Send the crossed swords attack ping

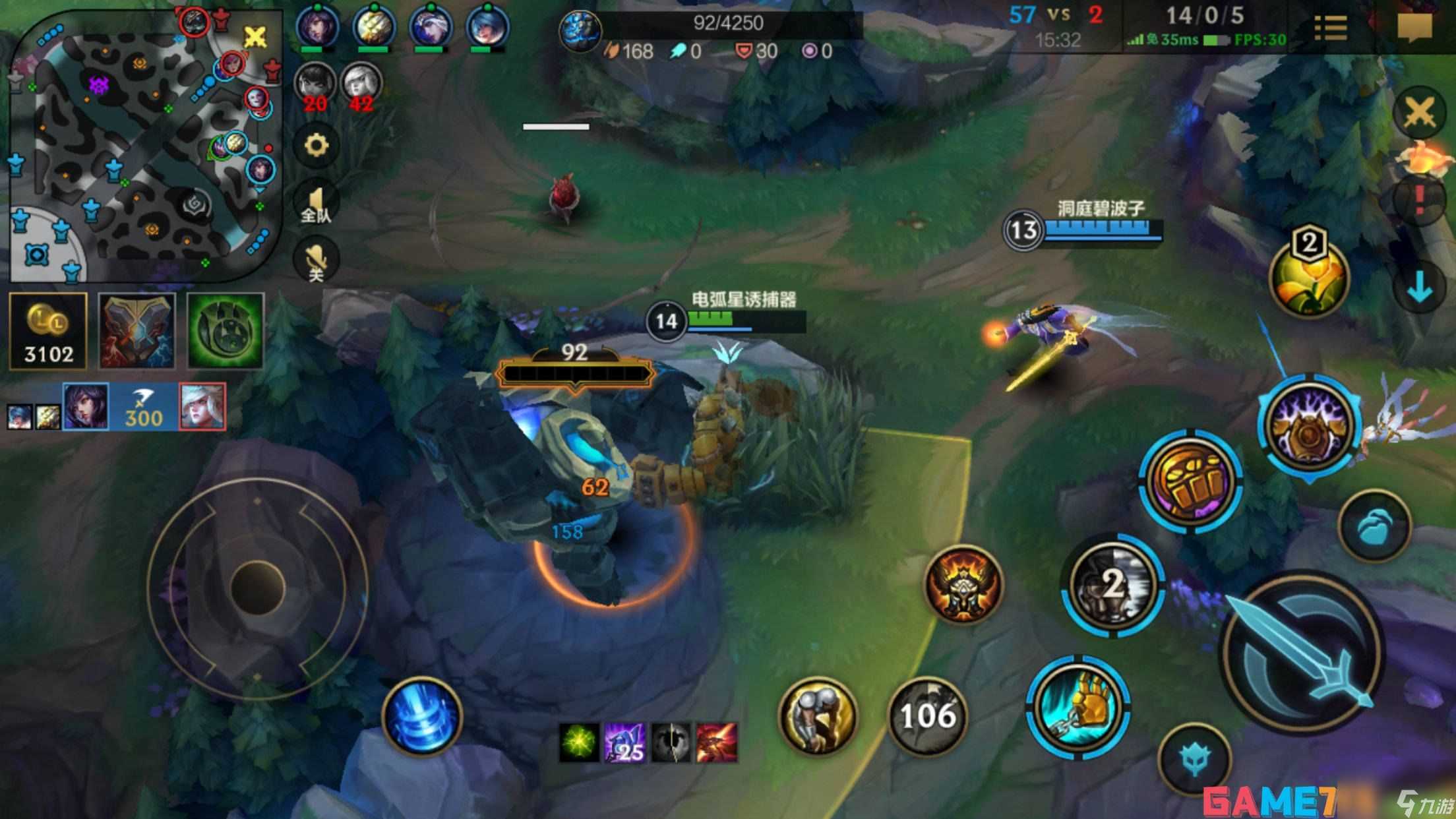tap(1420, 113)
